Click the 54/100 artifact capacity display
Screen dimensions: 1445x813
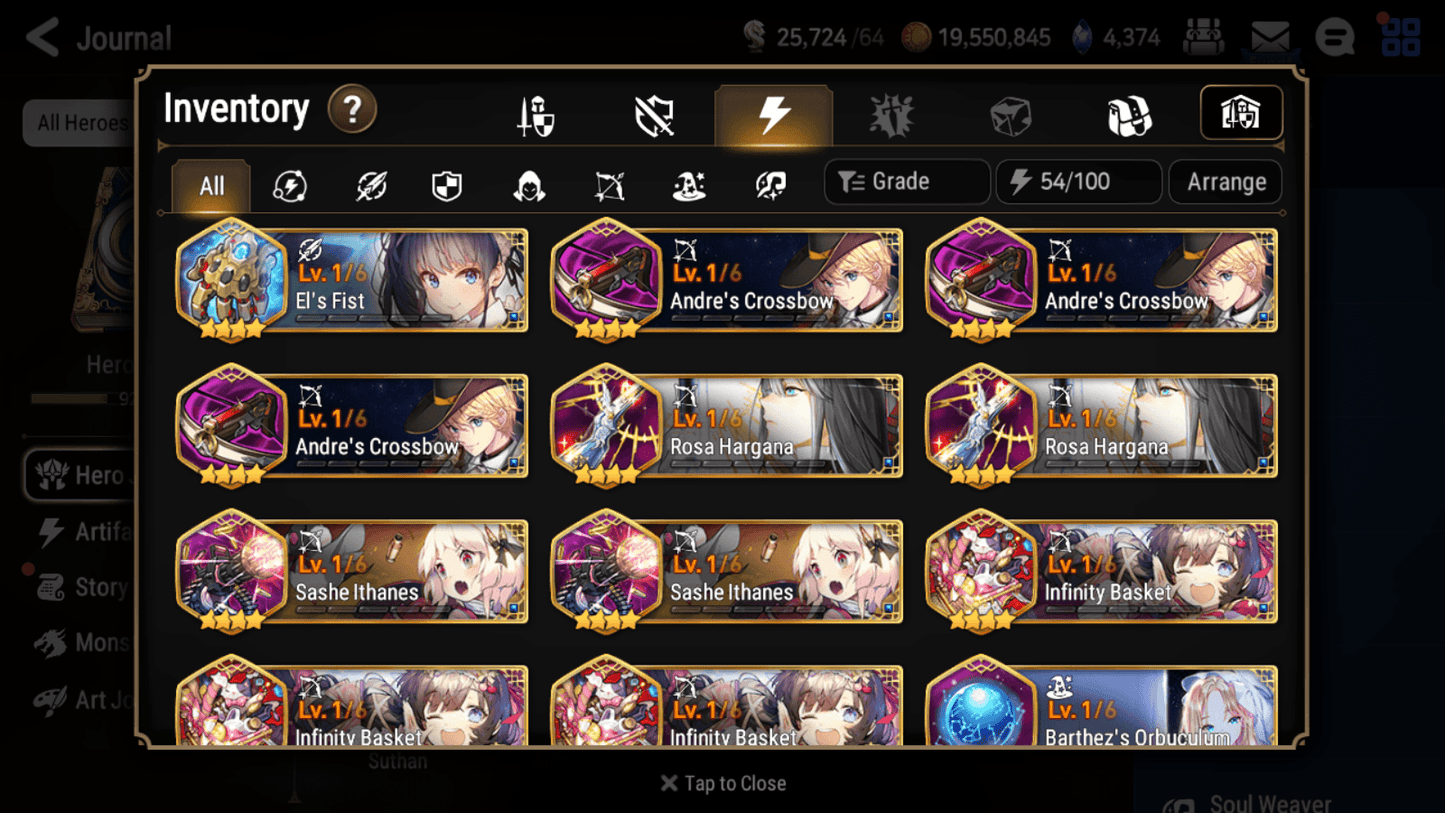tap(1078, 181)
